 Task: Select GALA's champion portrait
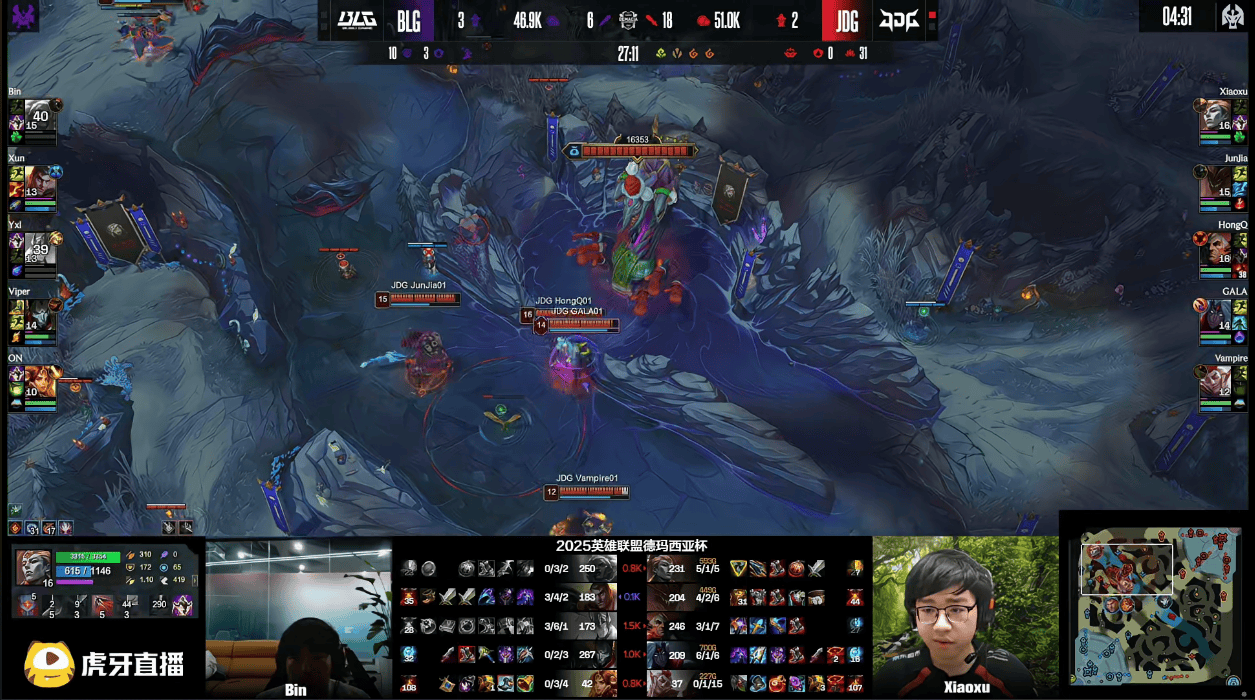[x=1216, y=312]
